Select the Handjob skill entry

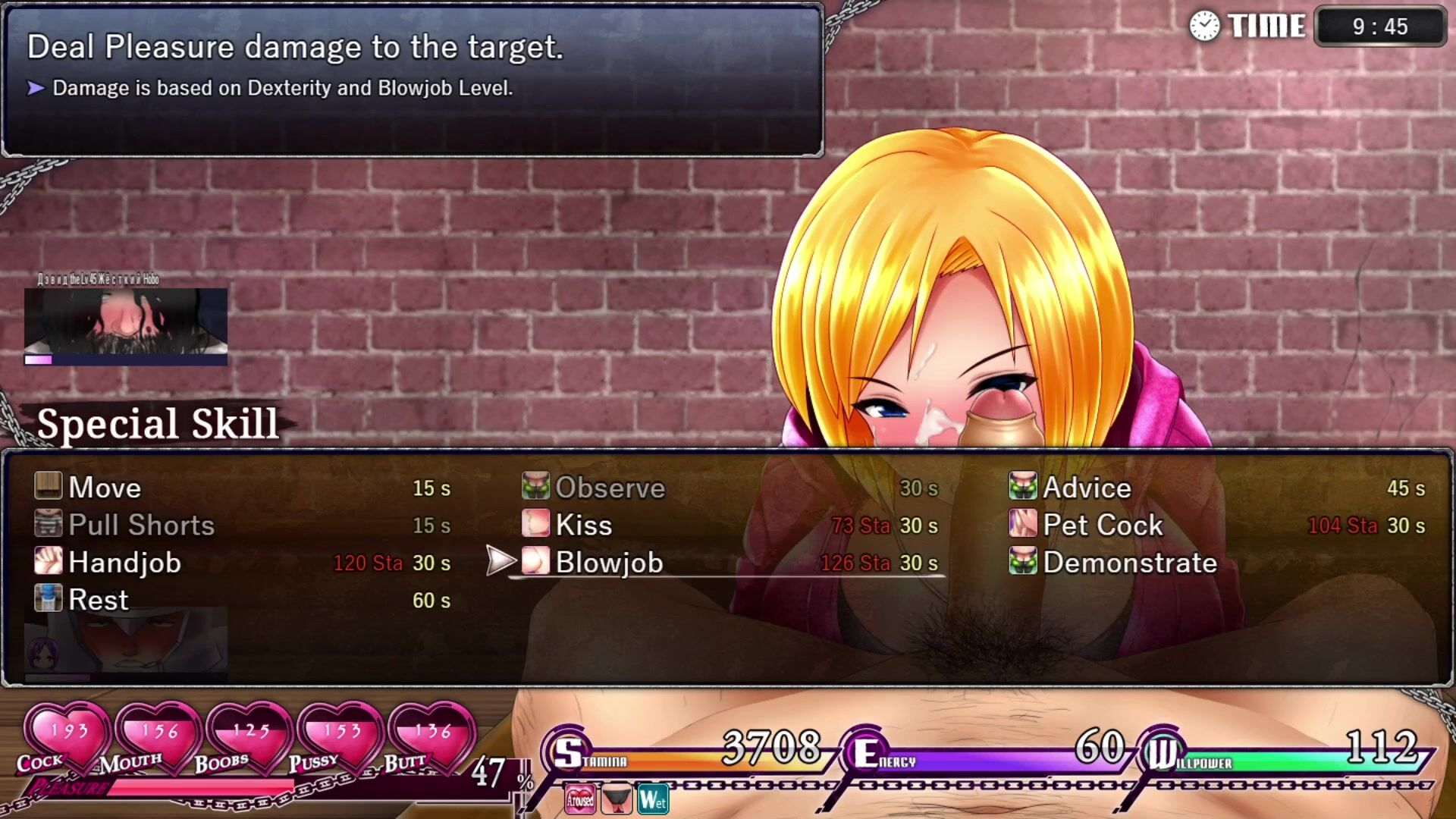tap(124, 563)
